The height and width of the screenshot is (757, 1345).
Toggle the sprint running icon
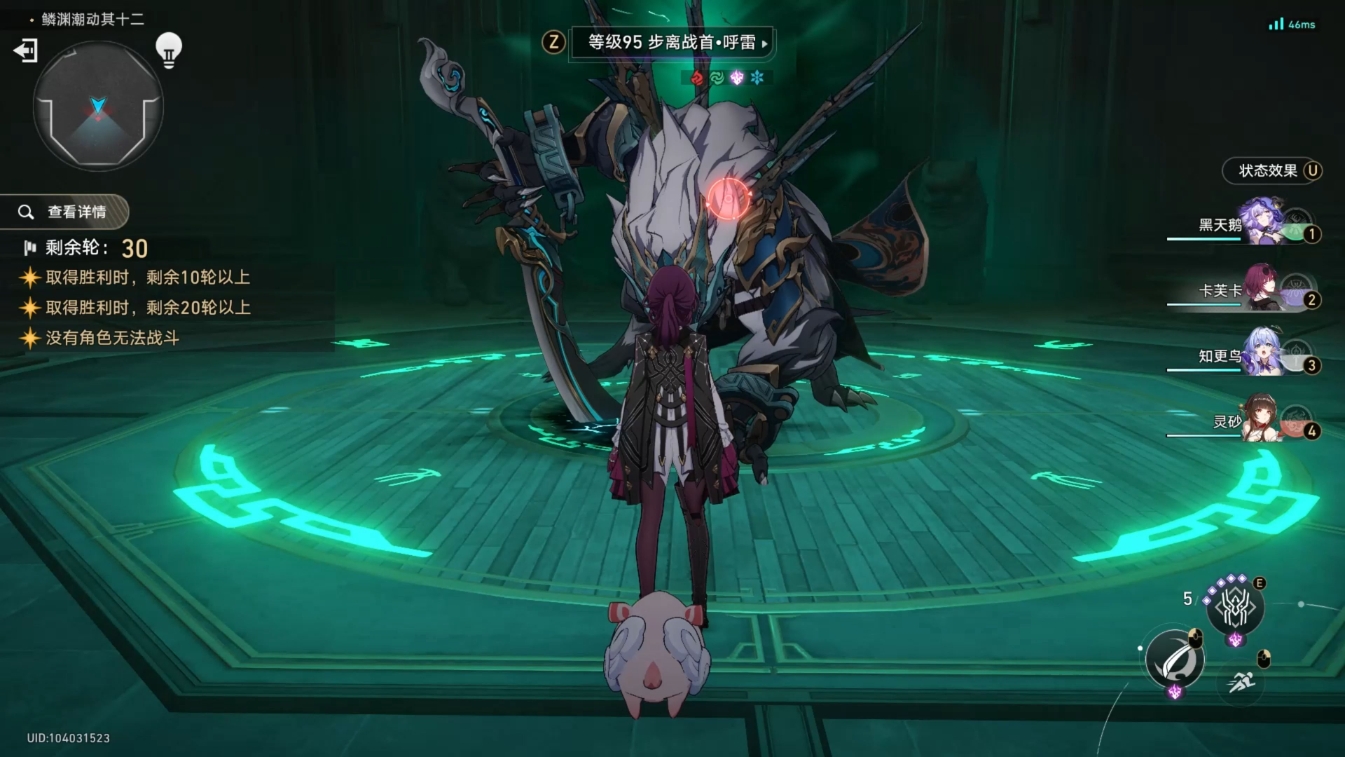point(1240,684)
